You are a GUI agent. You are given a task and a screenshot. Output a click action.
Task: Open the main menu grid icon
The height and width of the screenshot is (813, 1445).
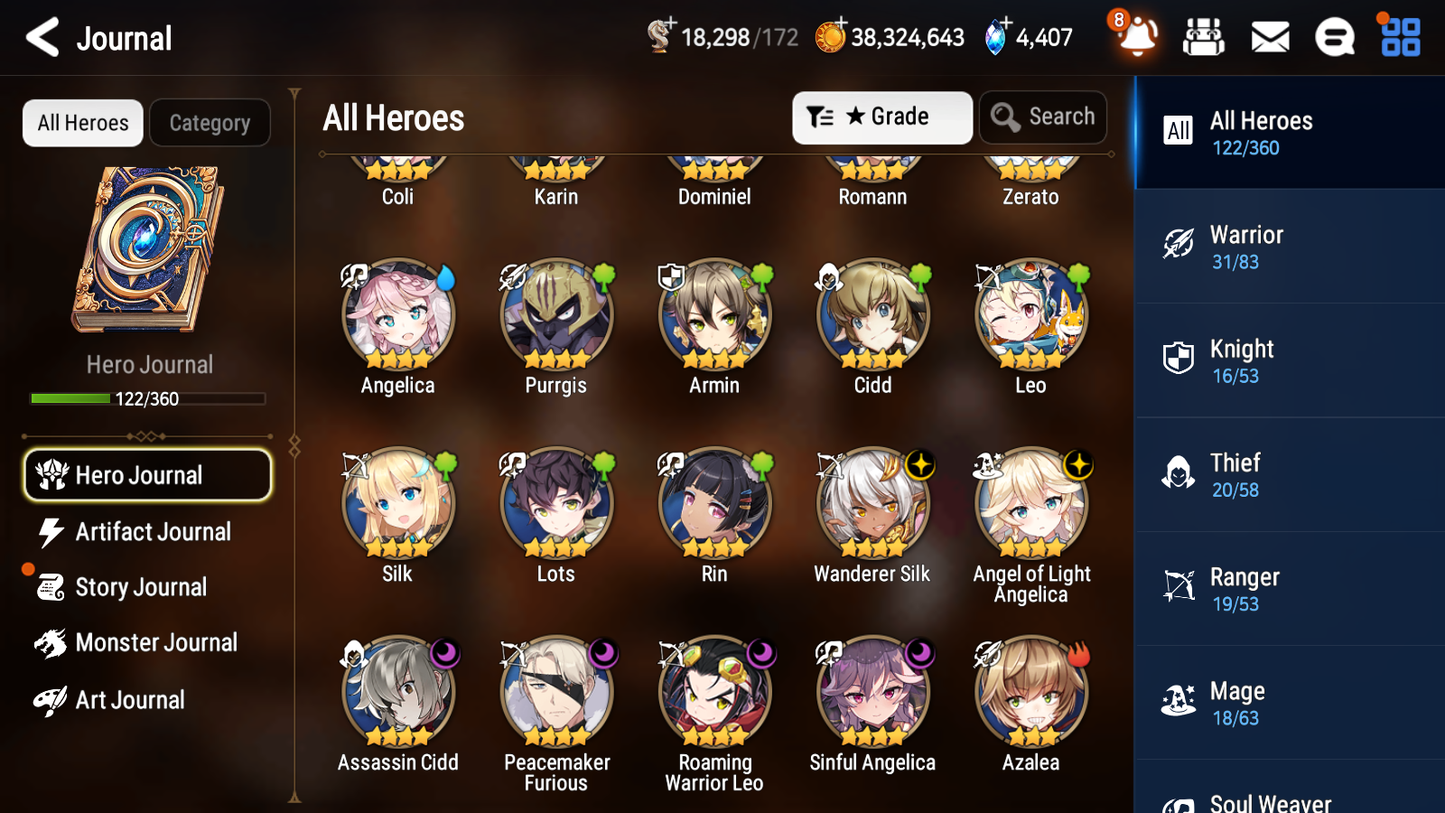click(x=1399, y=36)
